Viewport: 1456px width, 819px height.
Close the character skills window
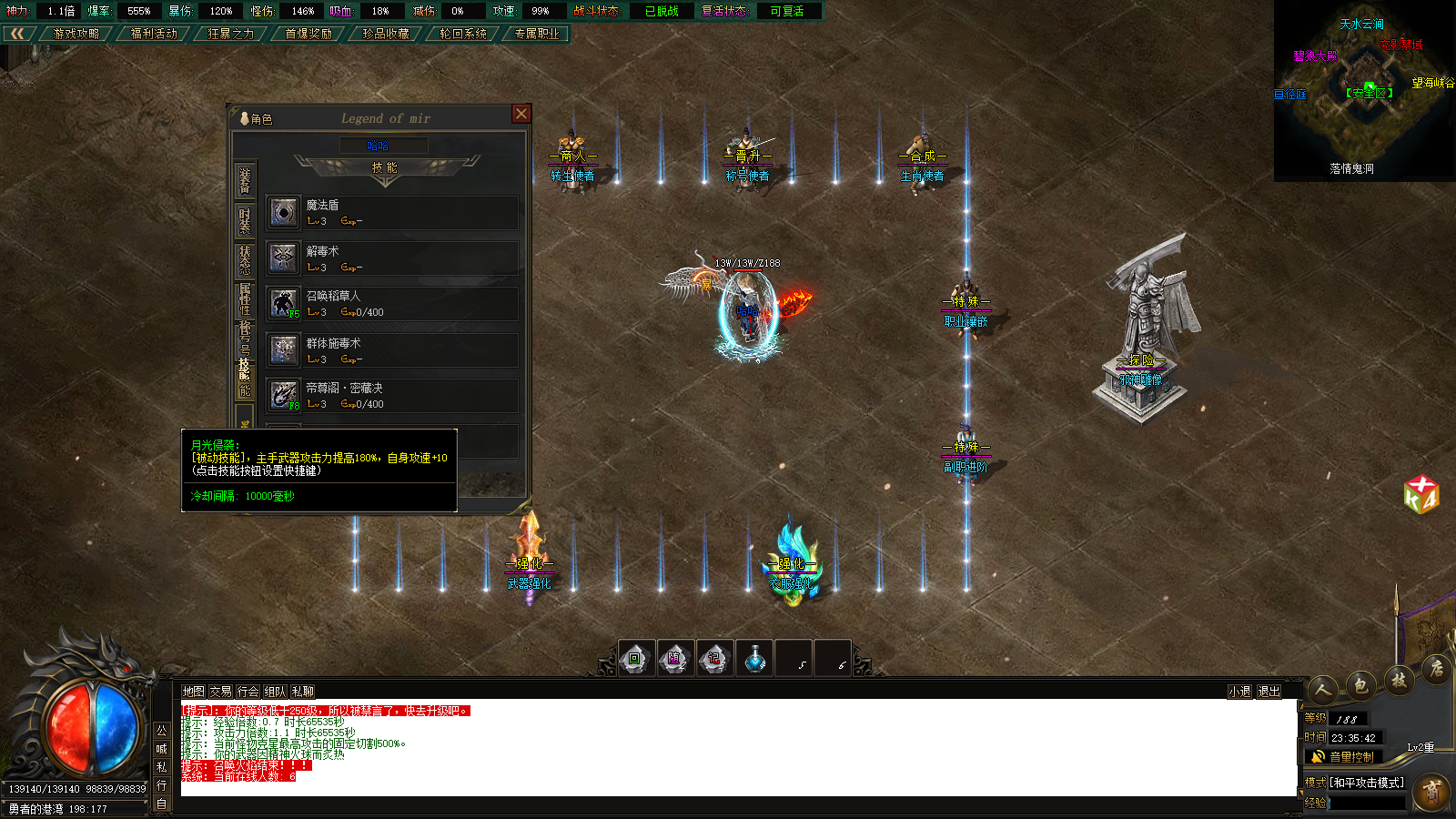pyautogui.click(x=521, y=114)
